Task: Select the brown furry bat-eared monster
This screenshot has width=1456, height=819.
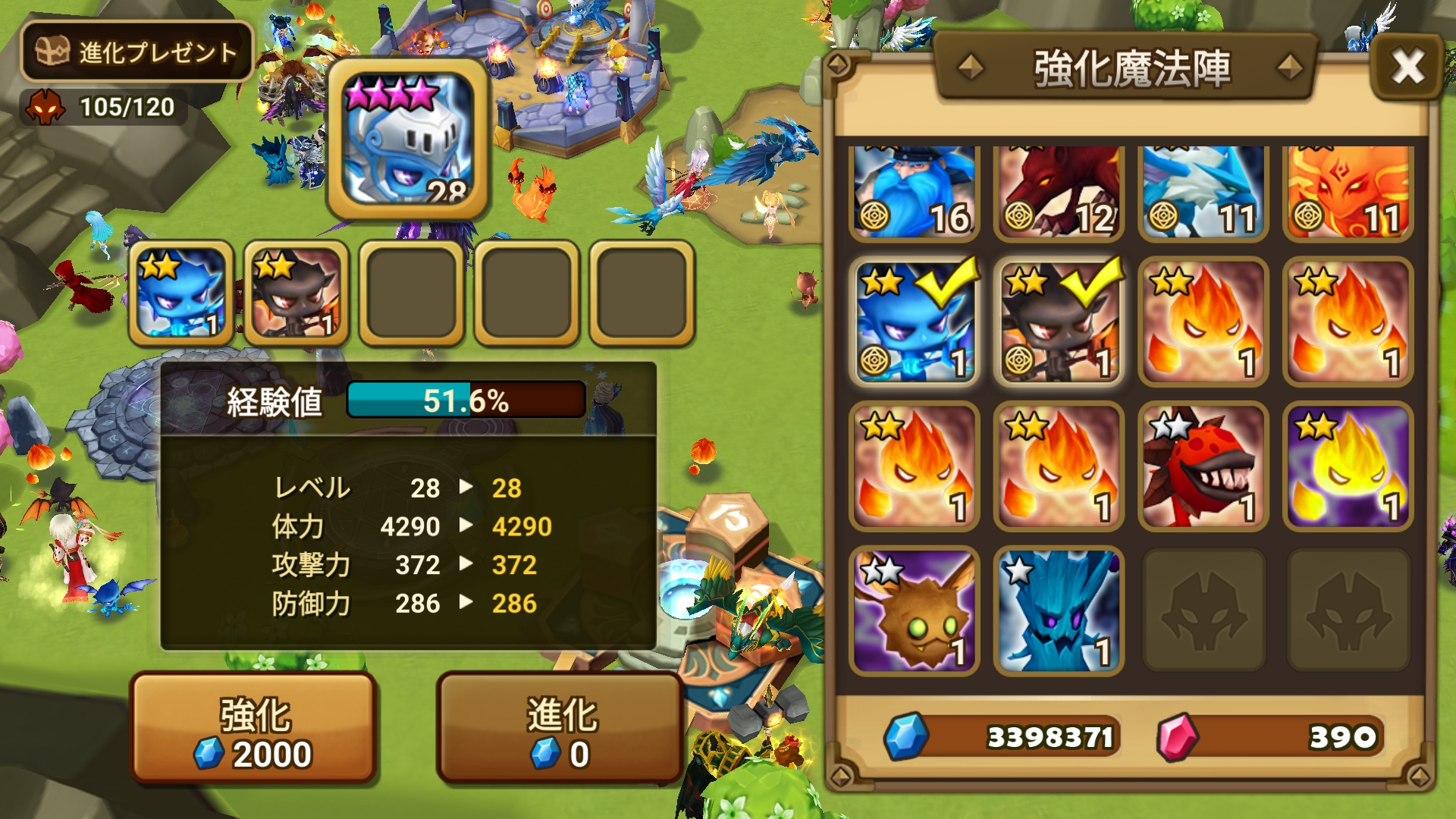Action: click(914, 610)
